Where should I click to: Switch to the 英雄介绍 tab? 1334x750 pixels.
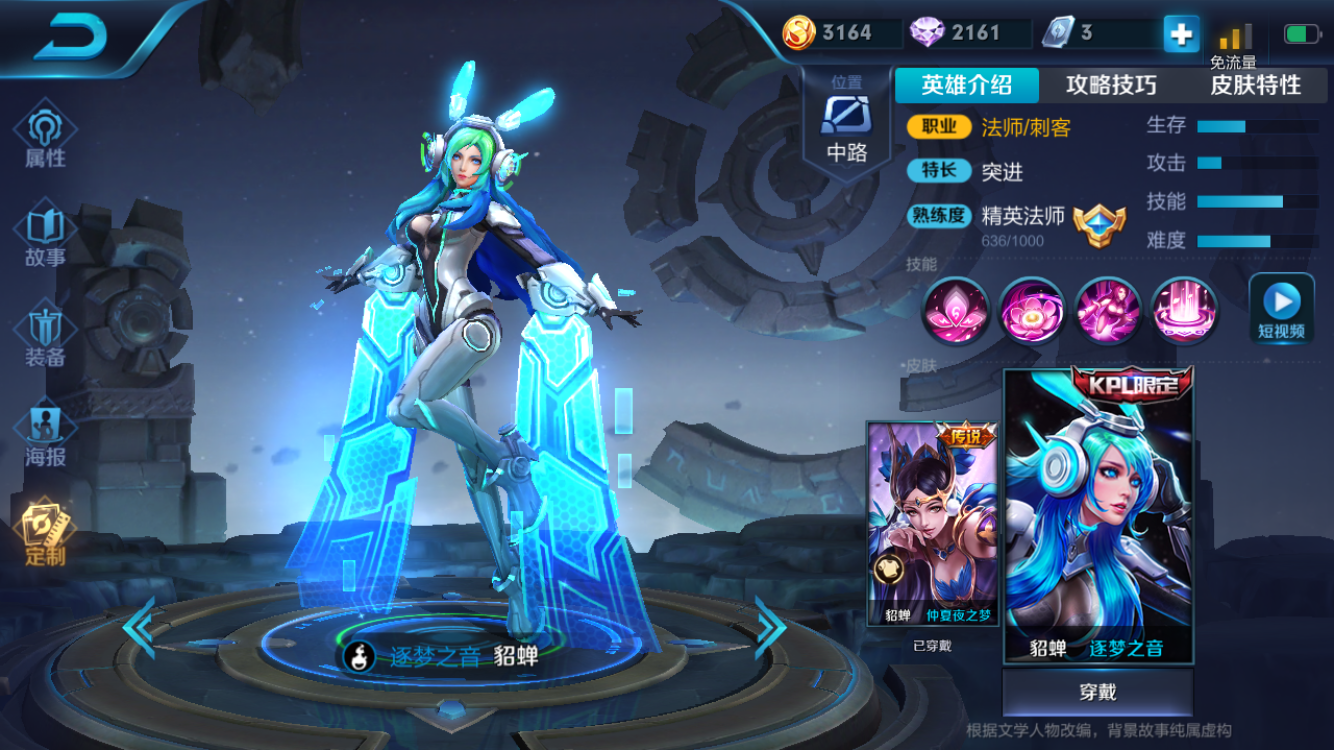pos(966,85)
